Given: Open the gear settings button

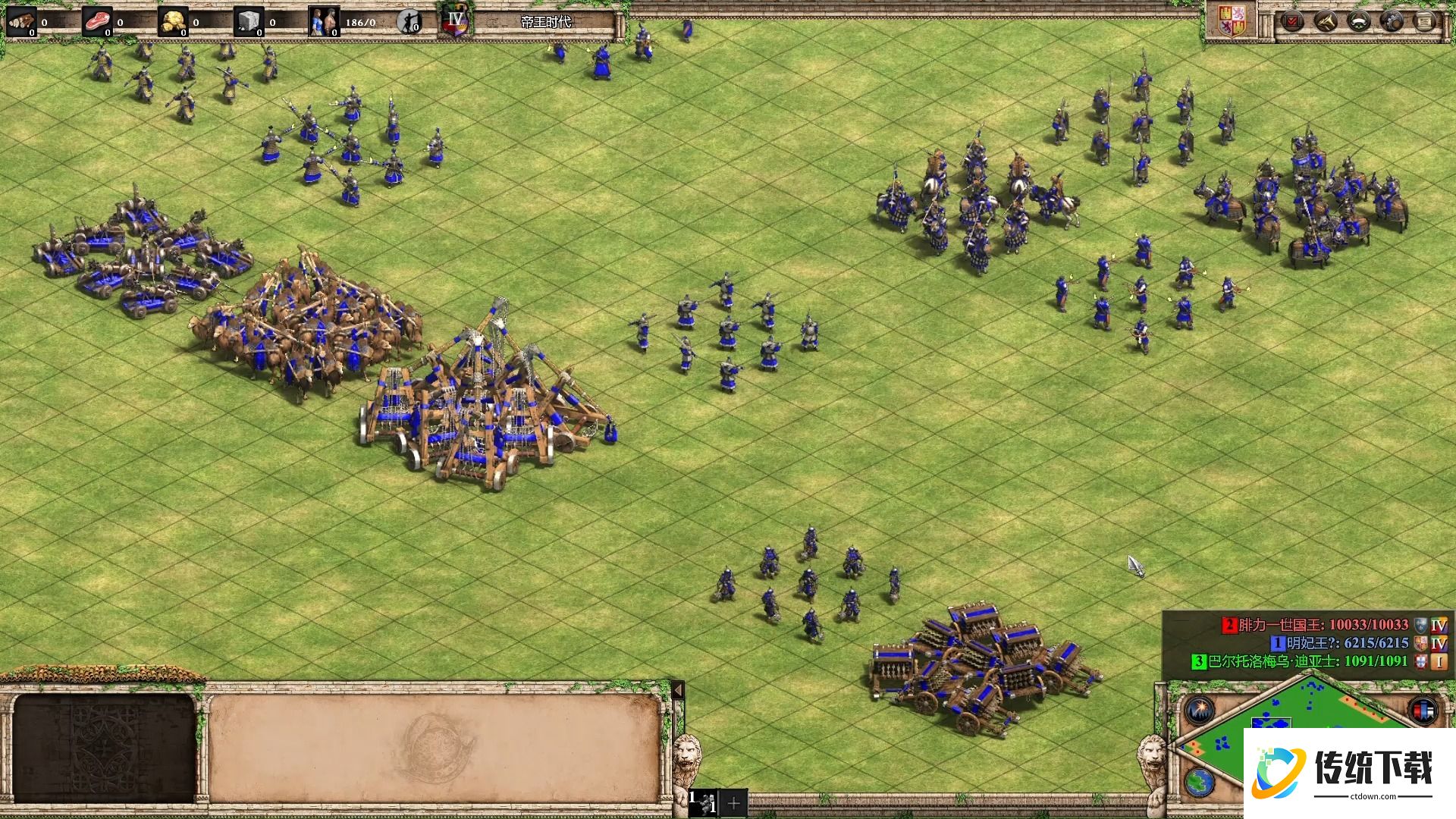Looking at the screenshot, I should pyautogui.click(x=1392, y=20).
